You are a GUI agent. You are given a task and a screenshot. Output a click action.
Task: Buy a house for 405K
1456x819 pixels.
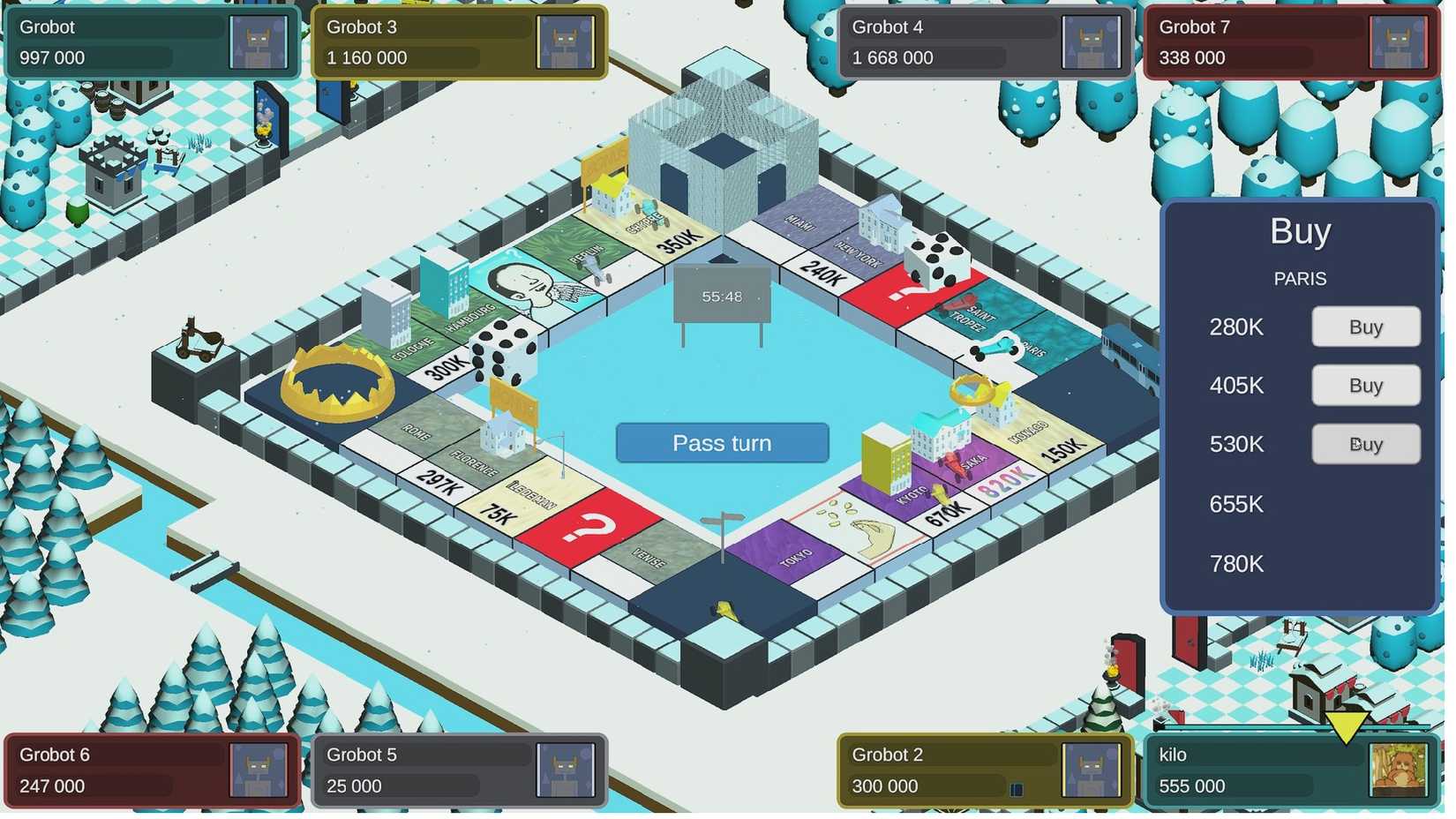tap(1366, 386)
